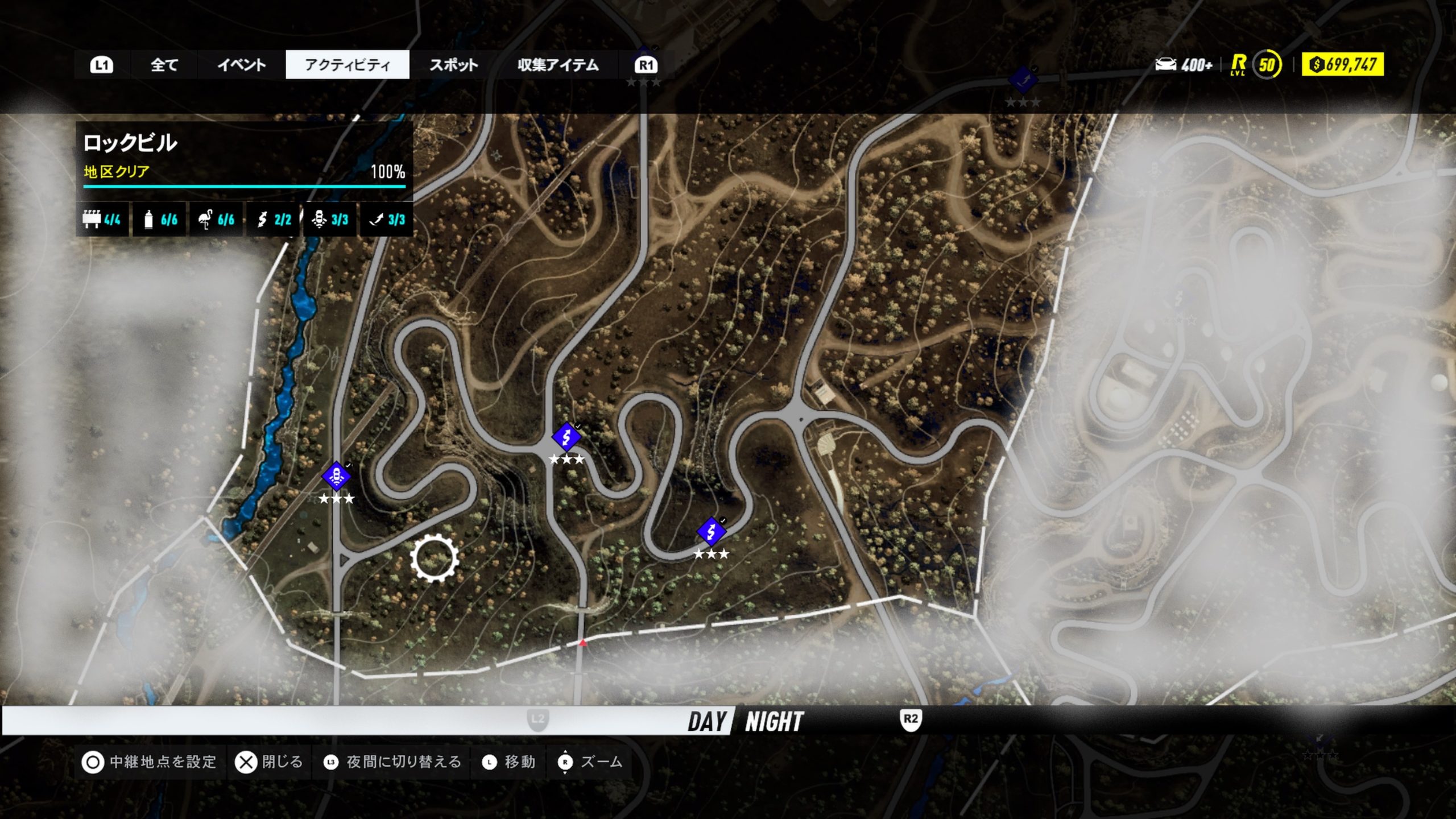The width and height of the screenshot is (1456, 819).
Task: Select the speed trap camera map marker
Action: (x=336, y=475)
